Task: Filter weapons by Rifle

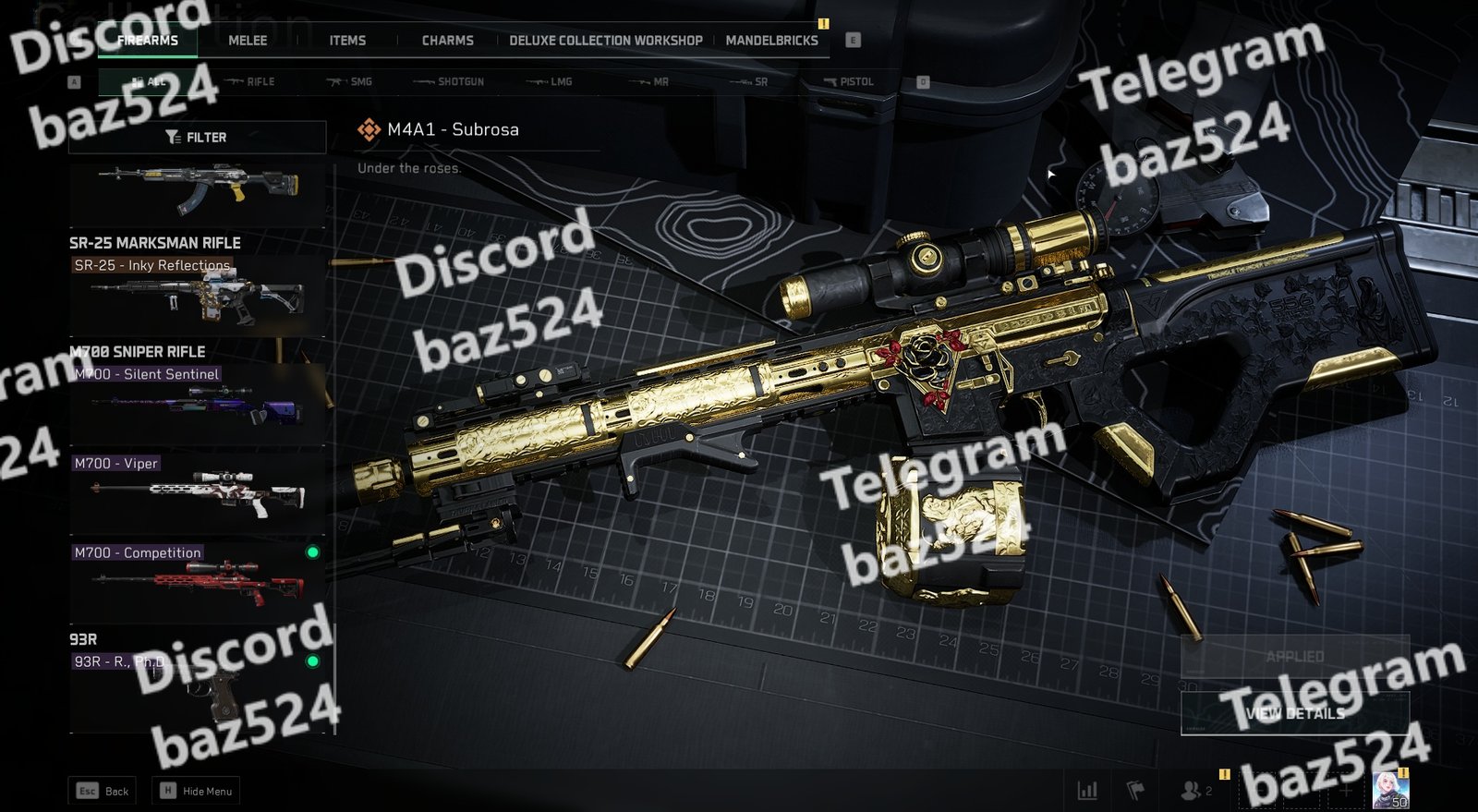Action: point(251,82)
